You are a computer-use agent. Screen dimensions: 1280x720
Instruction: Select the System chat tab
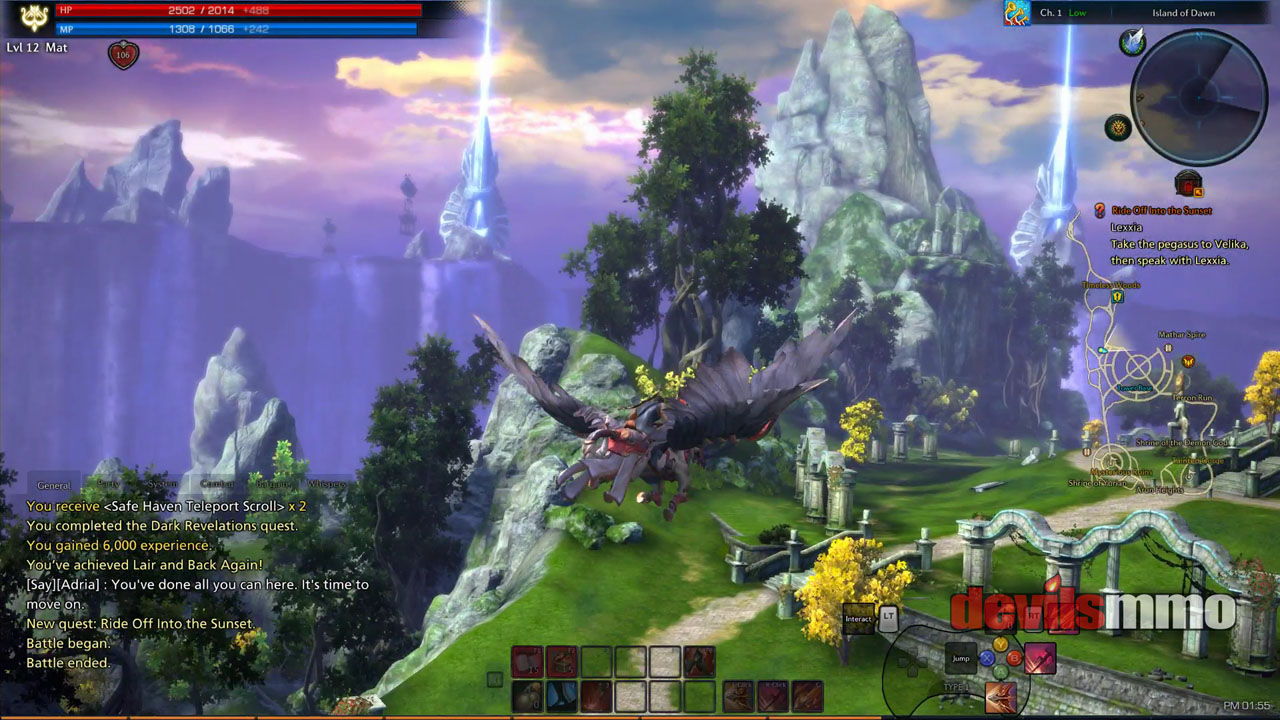tap(162, 485)
